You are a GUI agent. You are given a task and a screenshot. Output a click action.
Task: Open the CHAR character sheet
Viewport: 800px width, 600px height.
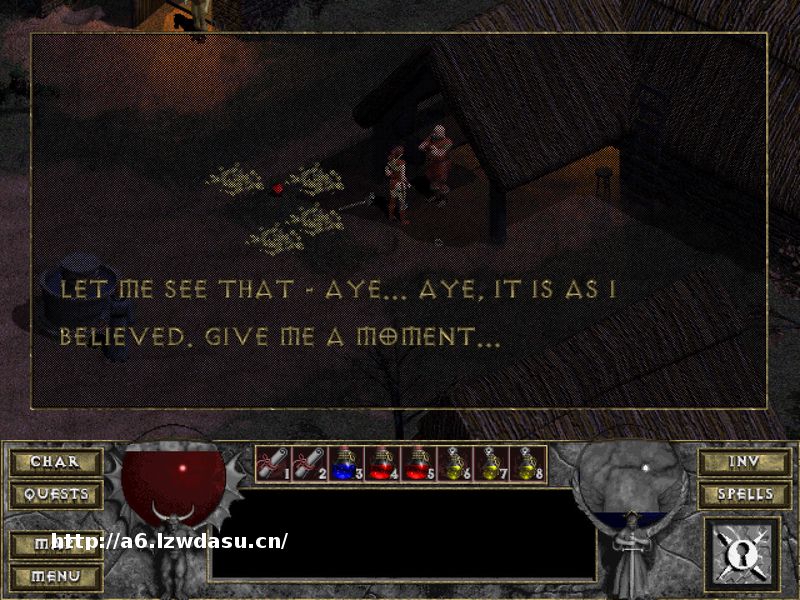[x=56, y=462]
